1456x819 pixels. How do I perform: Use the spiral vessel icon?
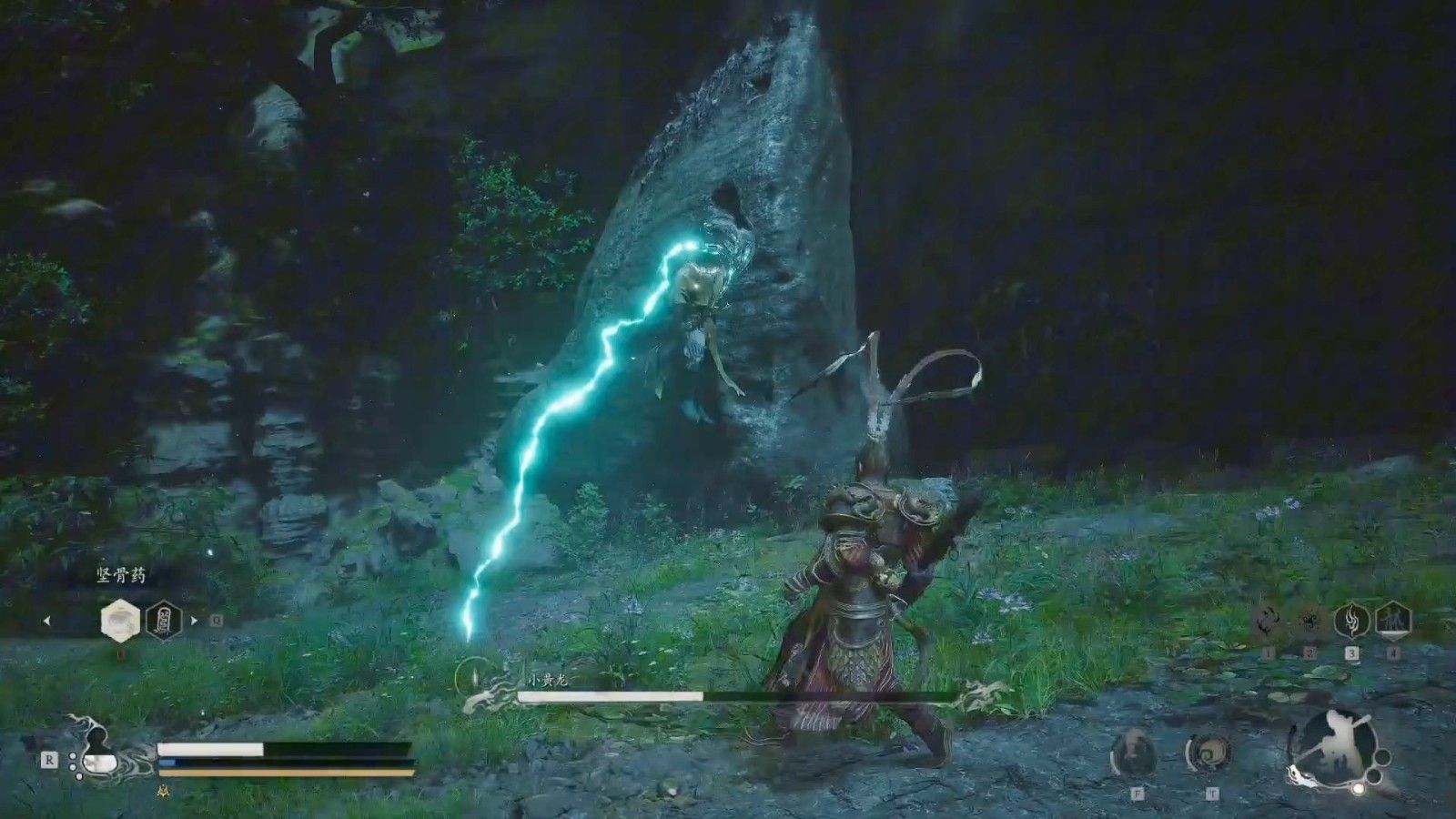click(x=1209, y=753)
